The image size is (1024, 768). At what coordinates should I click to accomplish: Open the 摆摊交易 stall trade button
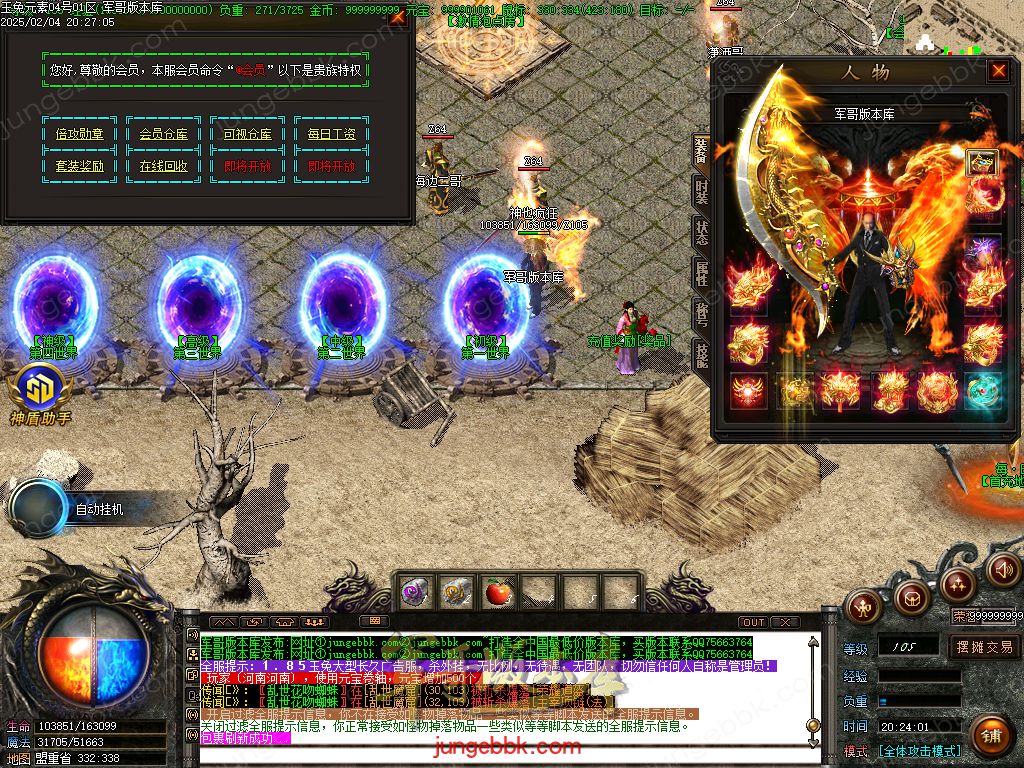(984, 647)
